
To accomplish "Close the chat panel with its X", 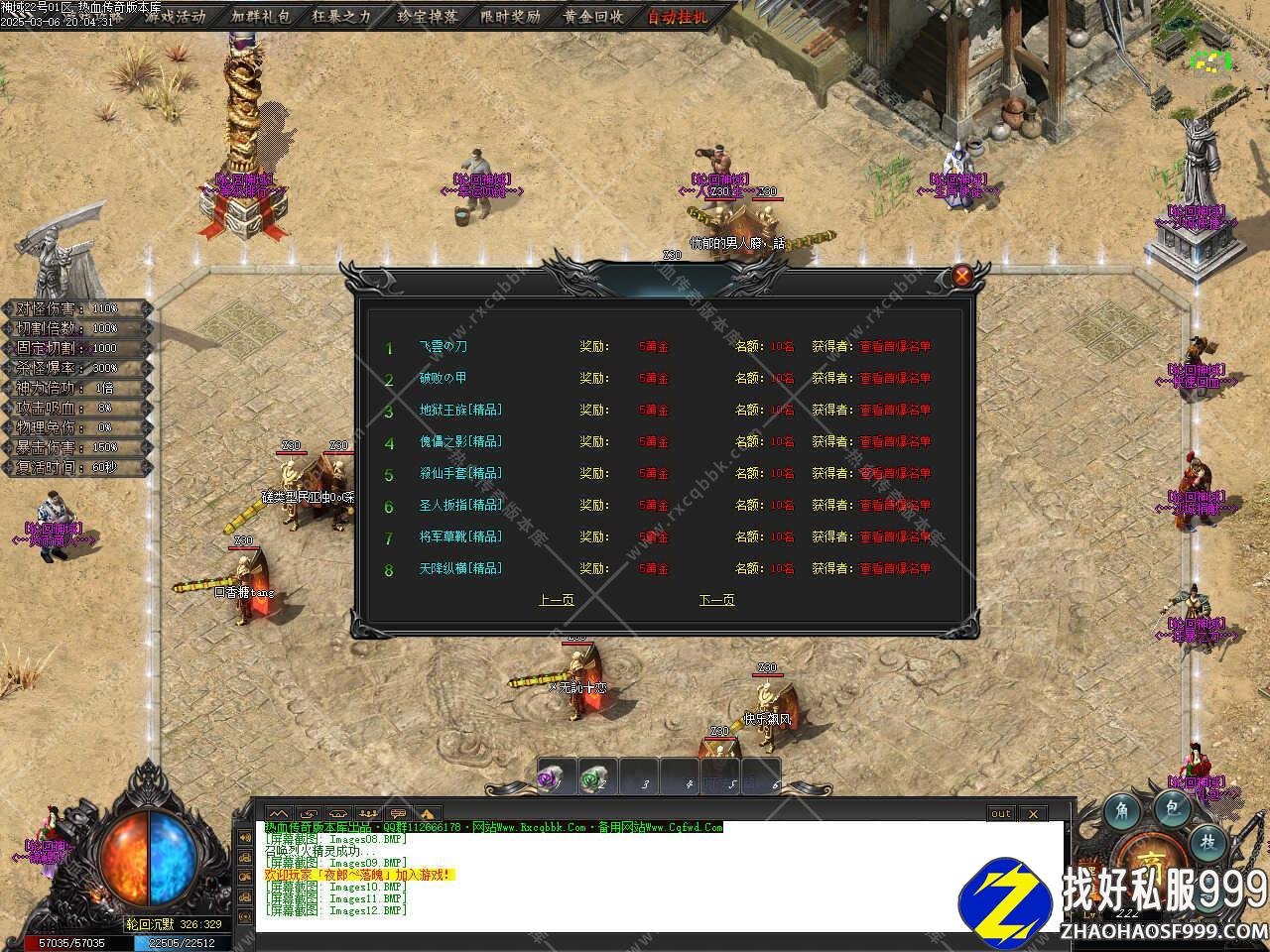I will [x=1033, y=813].
